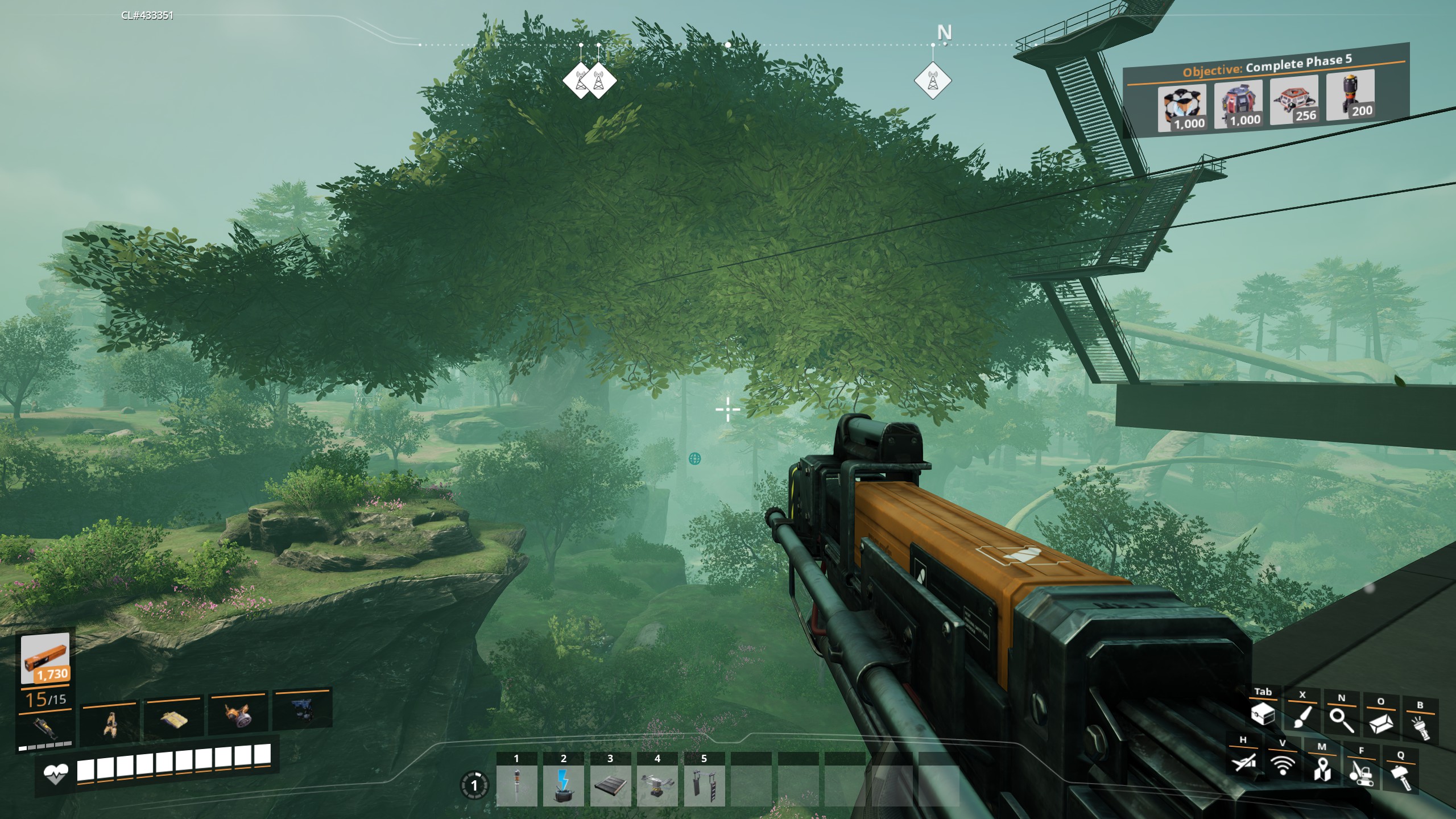Select the orange rifle ammo box slot
Image resolution: width=1456 pixels, height=819 pixels.
tap(45, 659)
